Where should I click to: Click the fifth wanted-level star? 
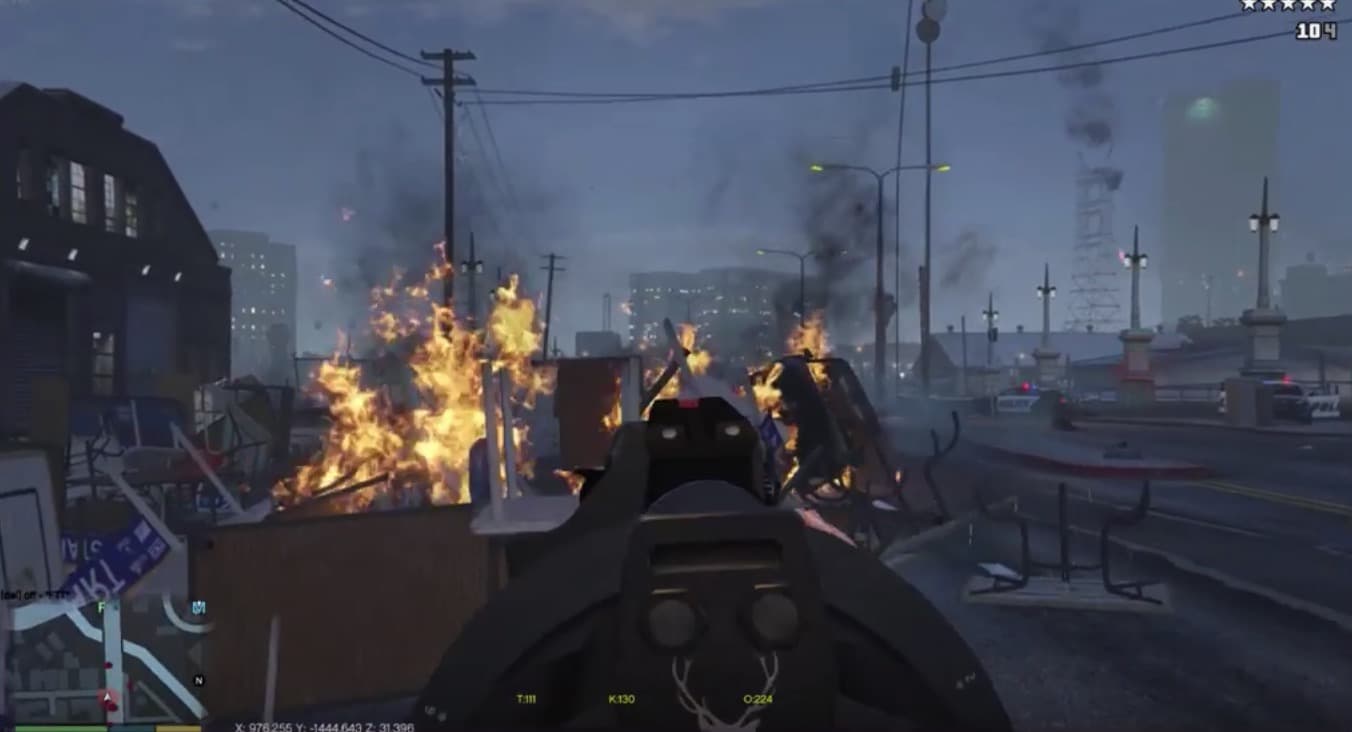click(x=1327, y=5)
